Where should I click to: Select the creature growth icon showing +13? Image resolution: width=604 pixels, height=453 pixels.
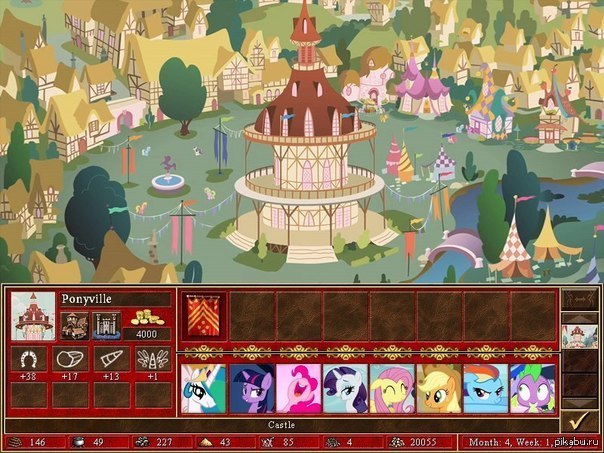111,360
